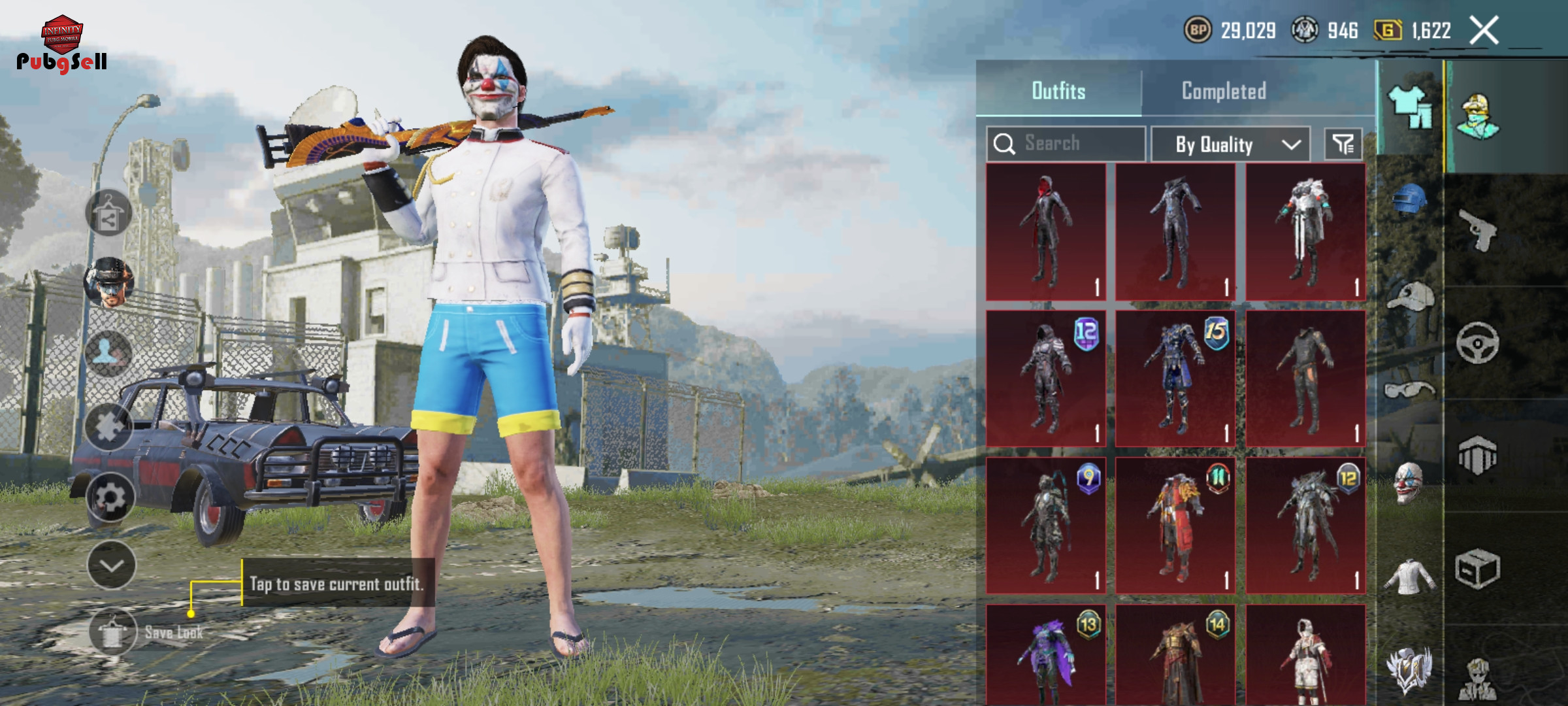Open the vehicle skins steering wheel category
The image size is (1568, 706).
tap(1478, 343)
